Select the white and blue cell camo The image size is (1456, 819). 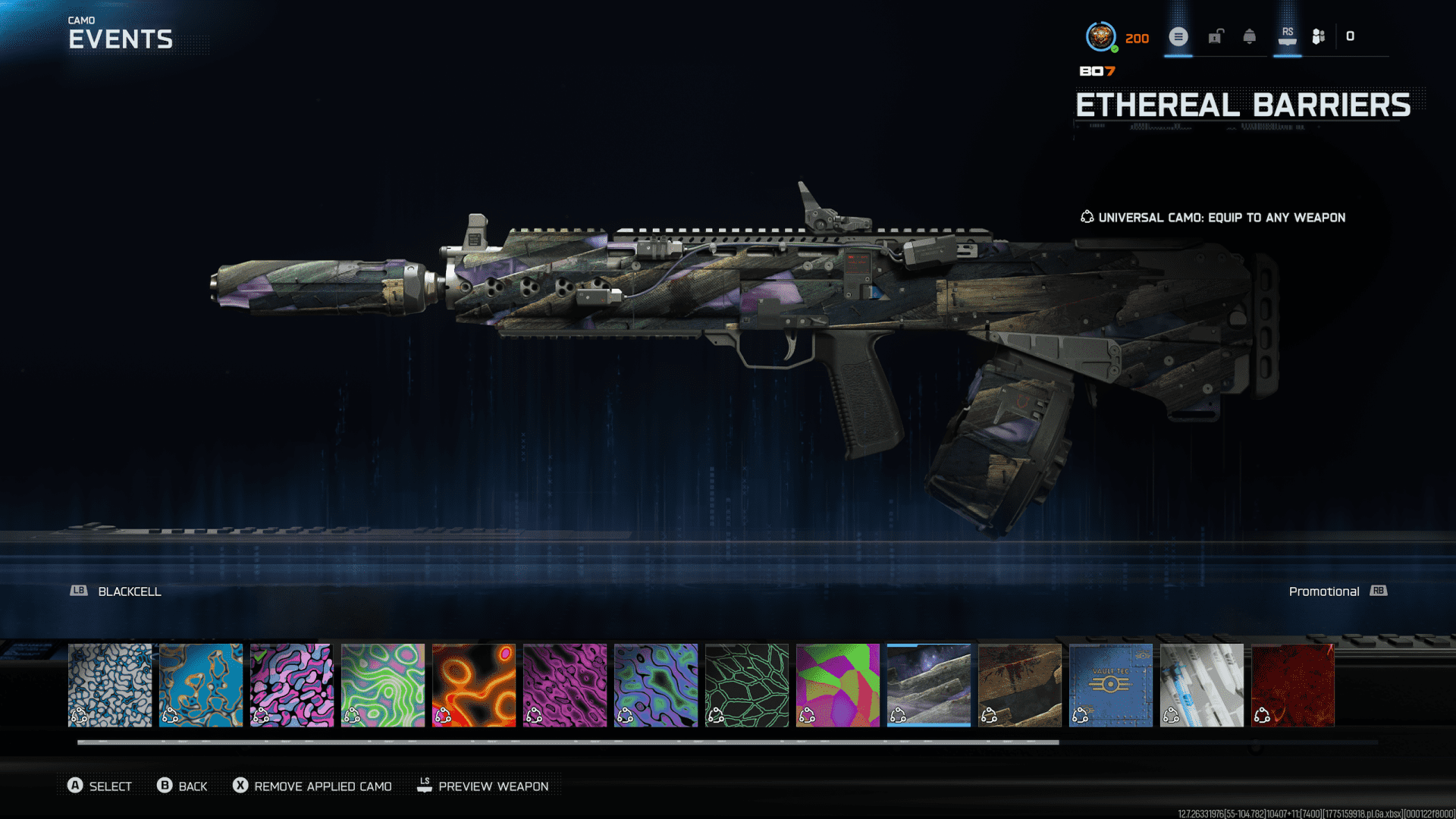110,685
